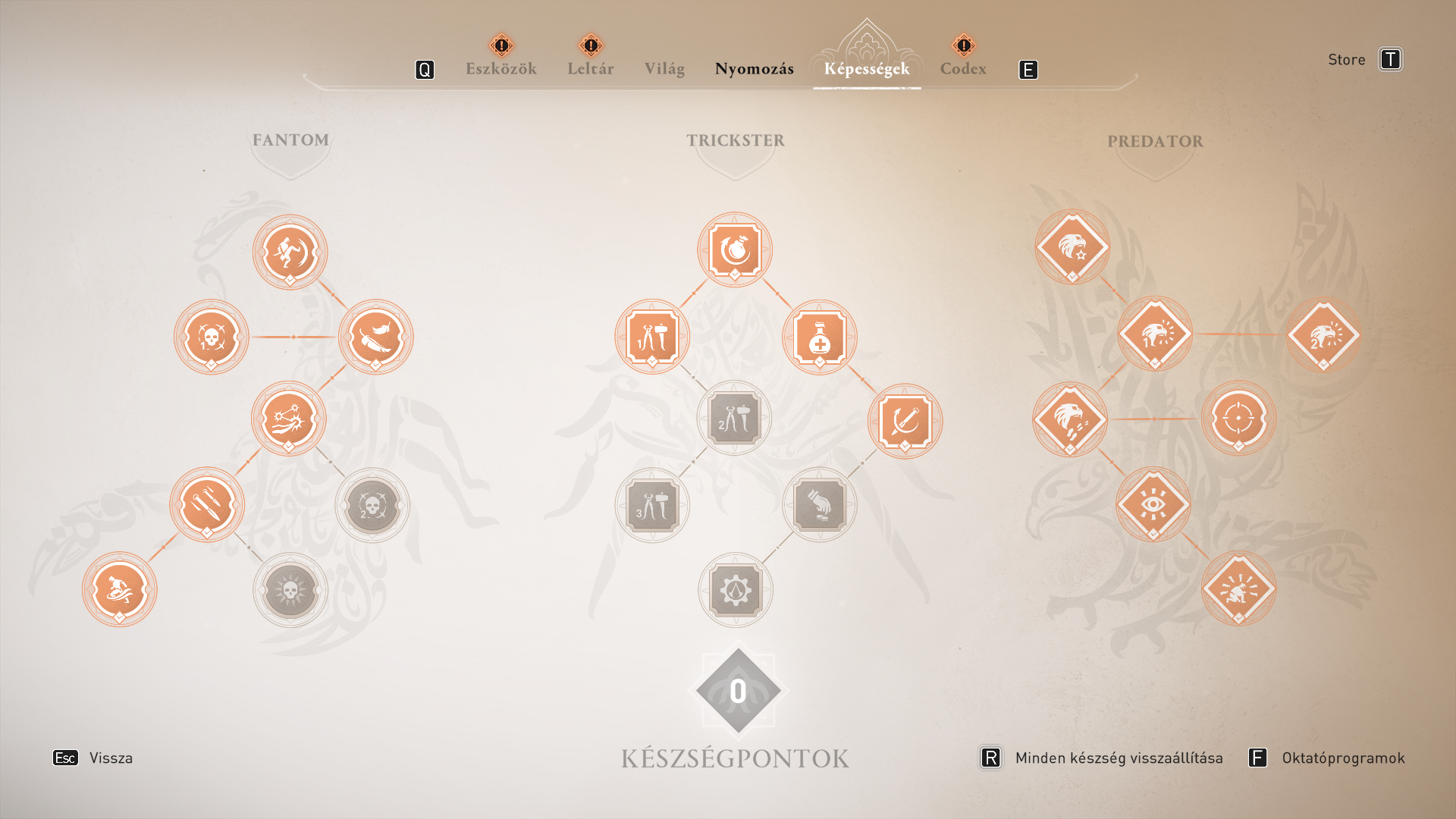
Task: Open the Codex tab
Action: click(963, 68)
